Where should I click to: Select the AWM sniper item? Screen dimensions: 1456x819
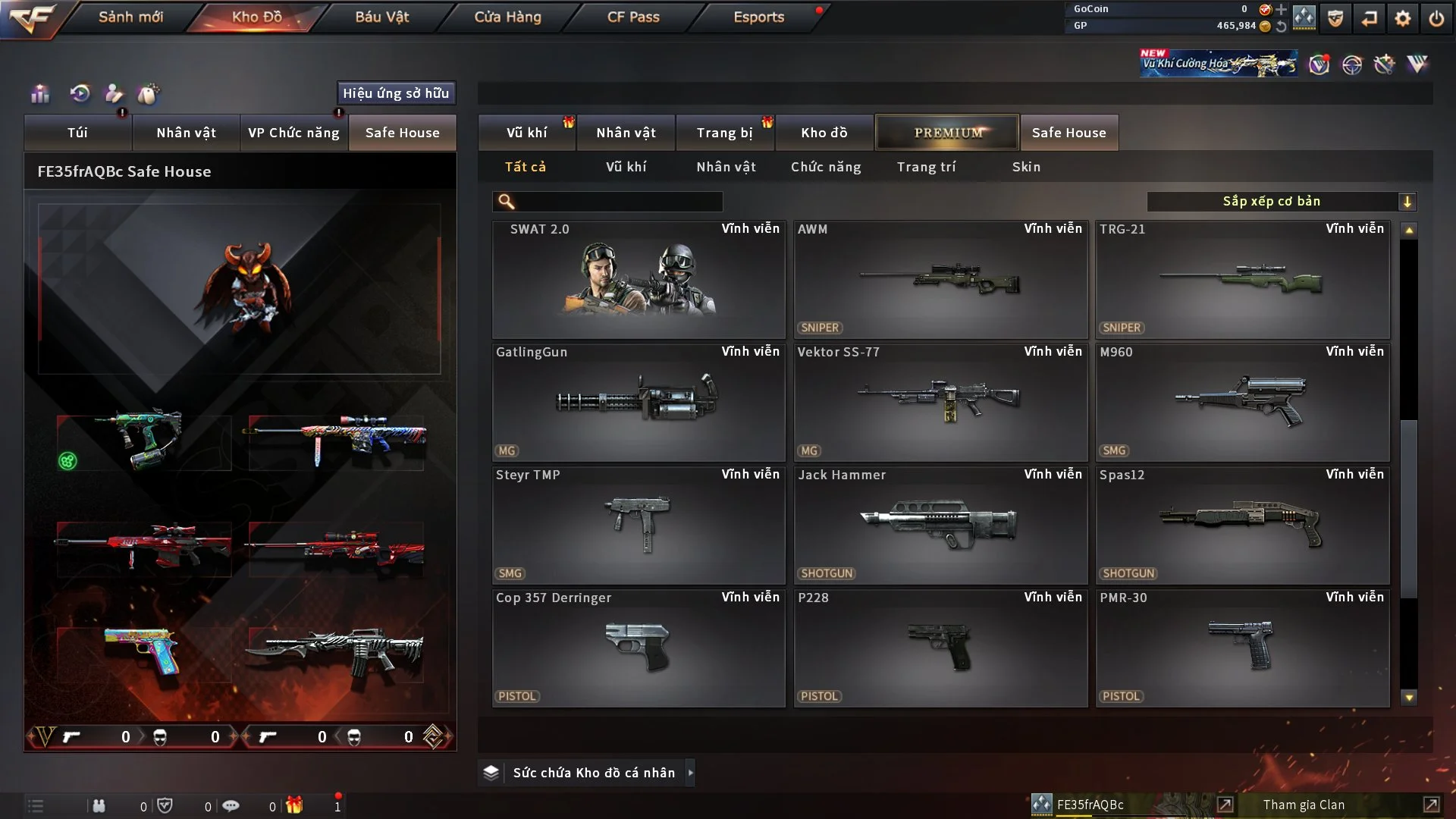[x=940, y=280]
